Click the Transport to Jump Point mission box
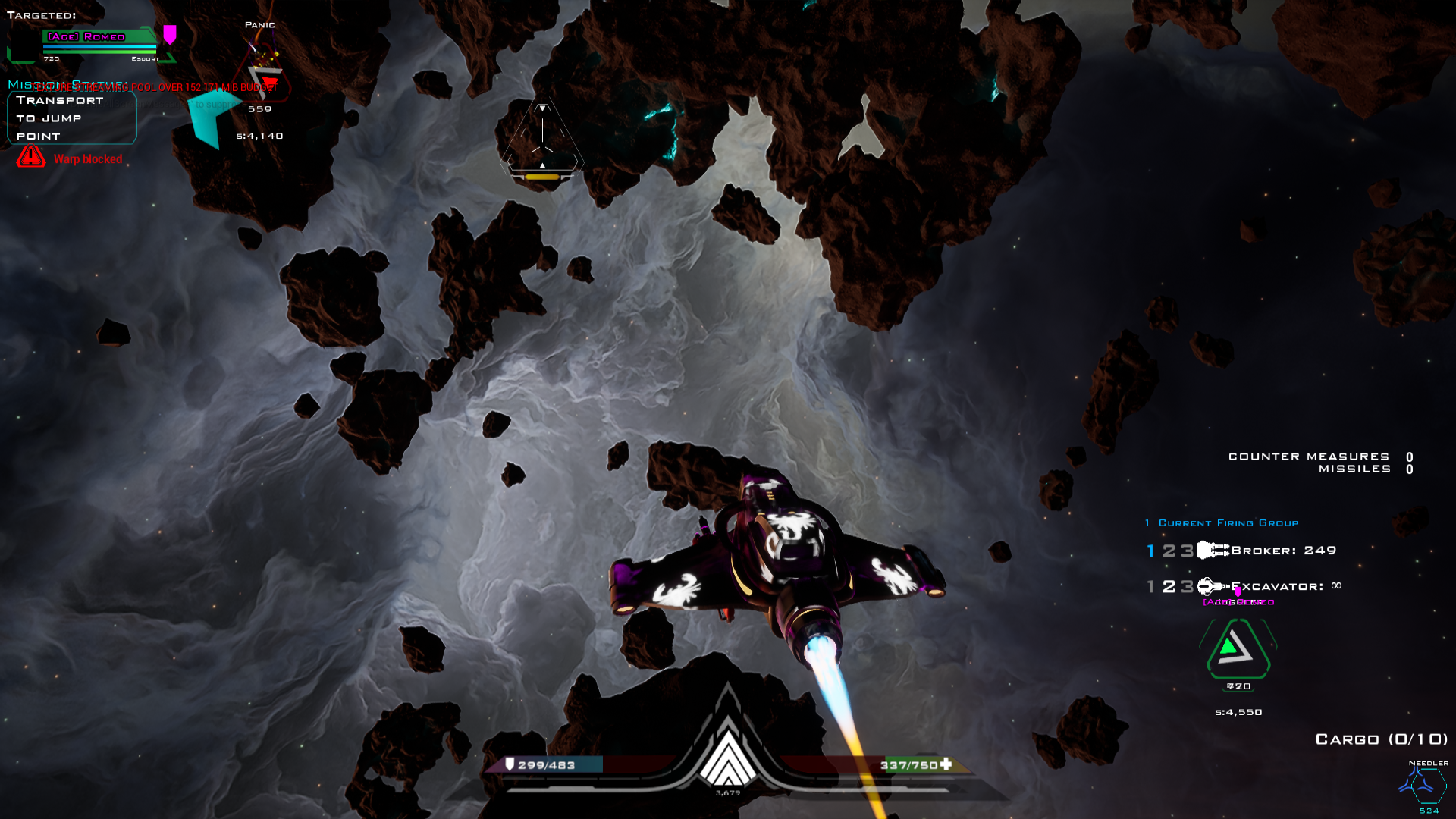 pos(71,118)
